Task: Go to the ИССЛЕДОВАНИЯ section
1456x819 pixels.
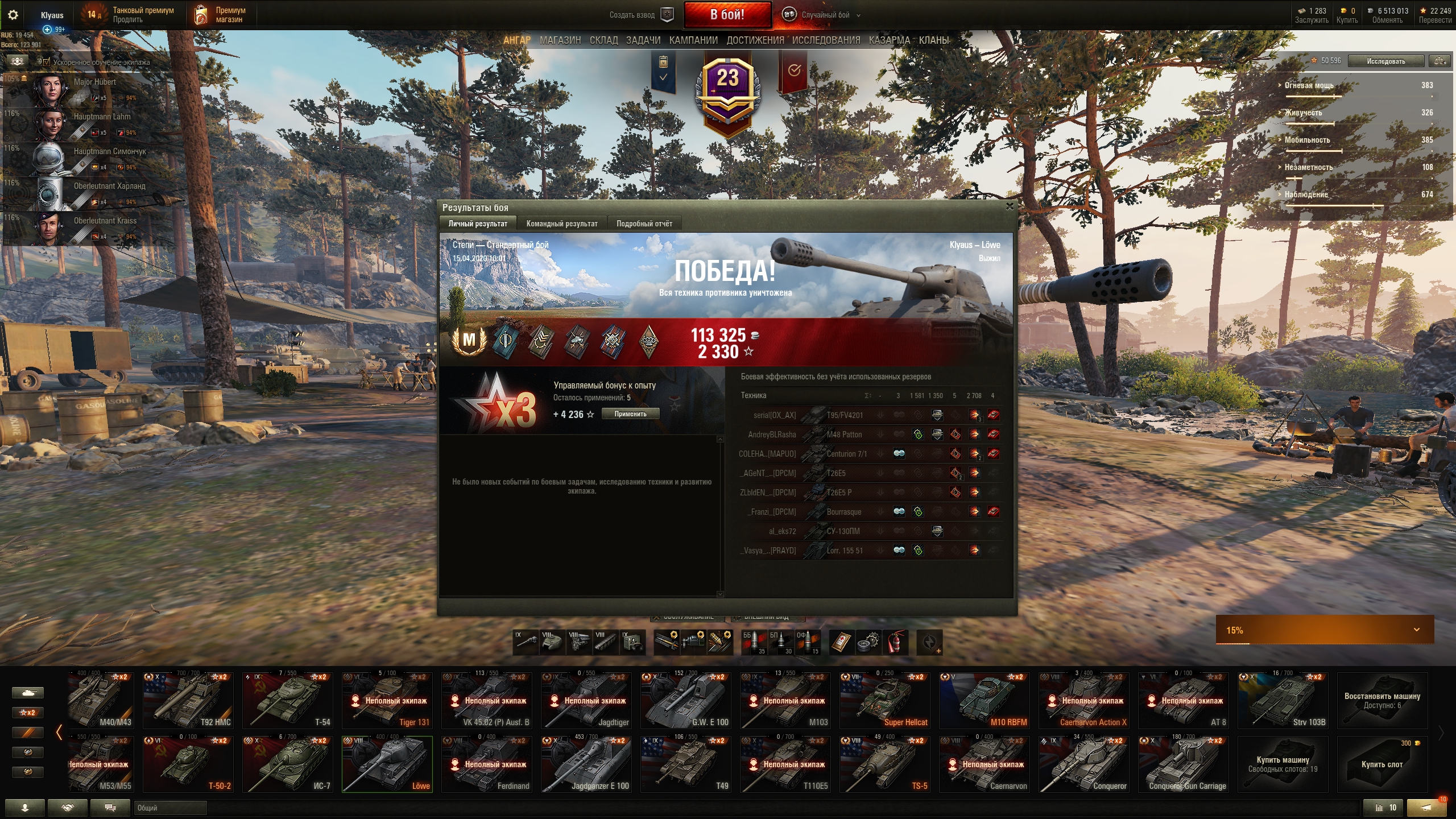Action: coord(826,40)
